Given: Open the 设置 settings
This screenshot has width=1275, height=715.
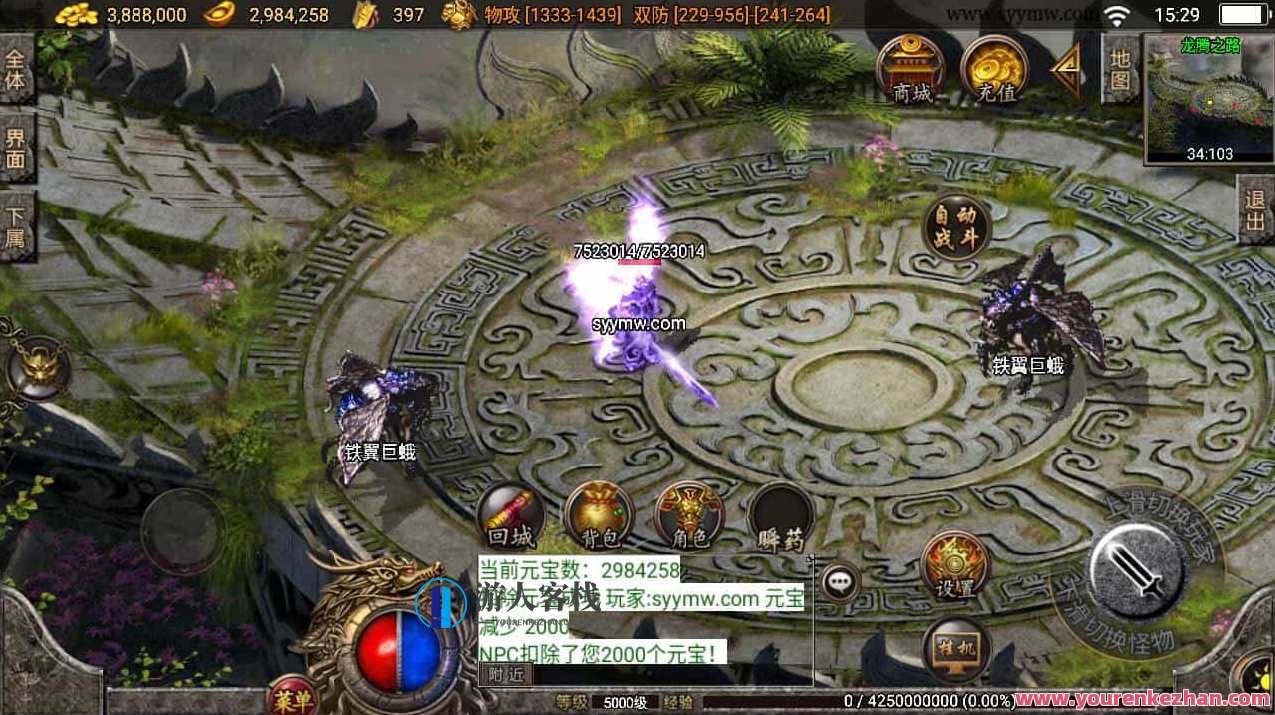Looking at the screenshot, I should pos(955,565).
